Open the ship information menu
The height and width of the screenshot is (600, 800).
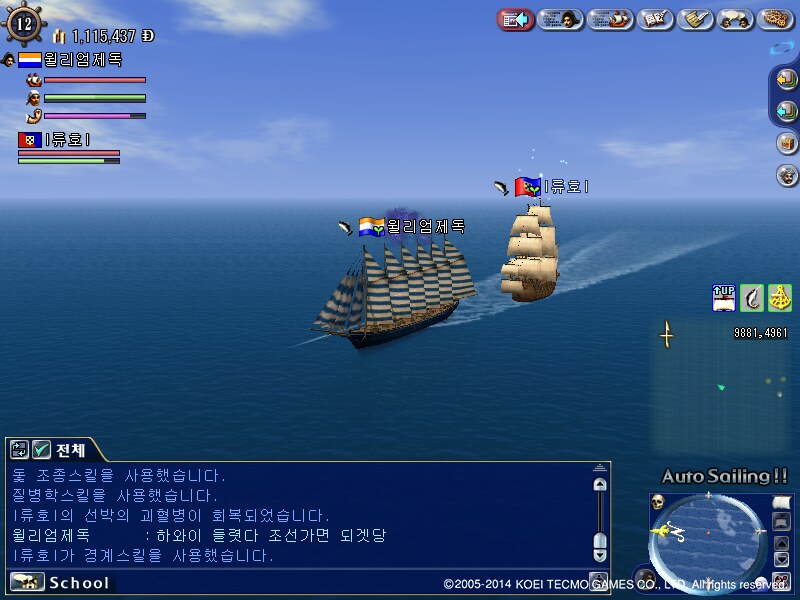611,19
